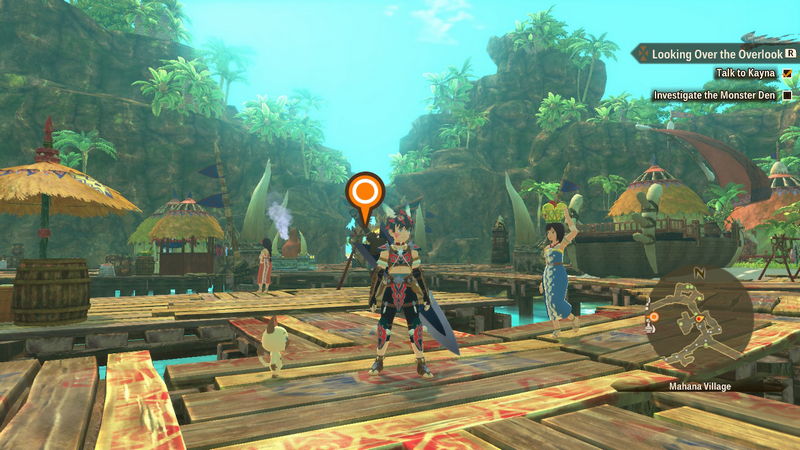
Task: Open the Looking Over the Overlook quest
Action: click(x=713, y=54)
